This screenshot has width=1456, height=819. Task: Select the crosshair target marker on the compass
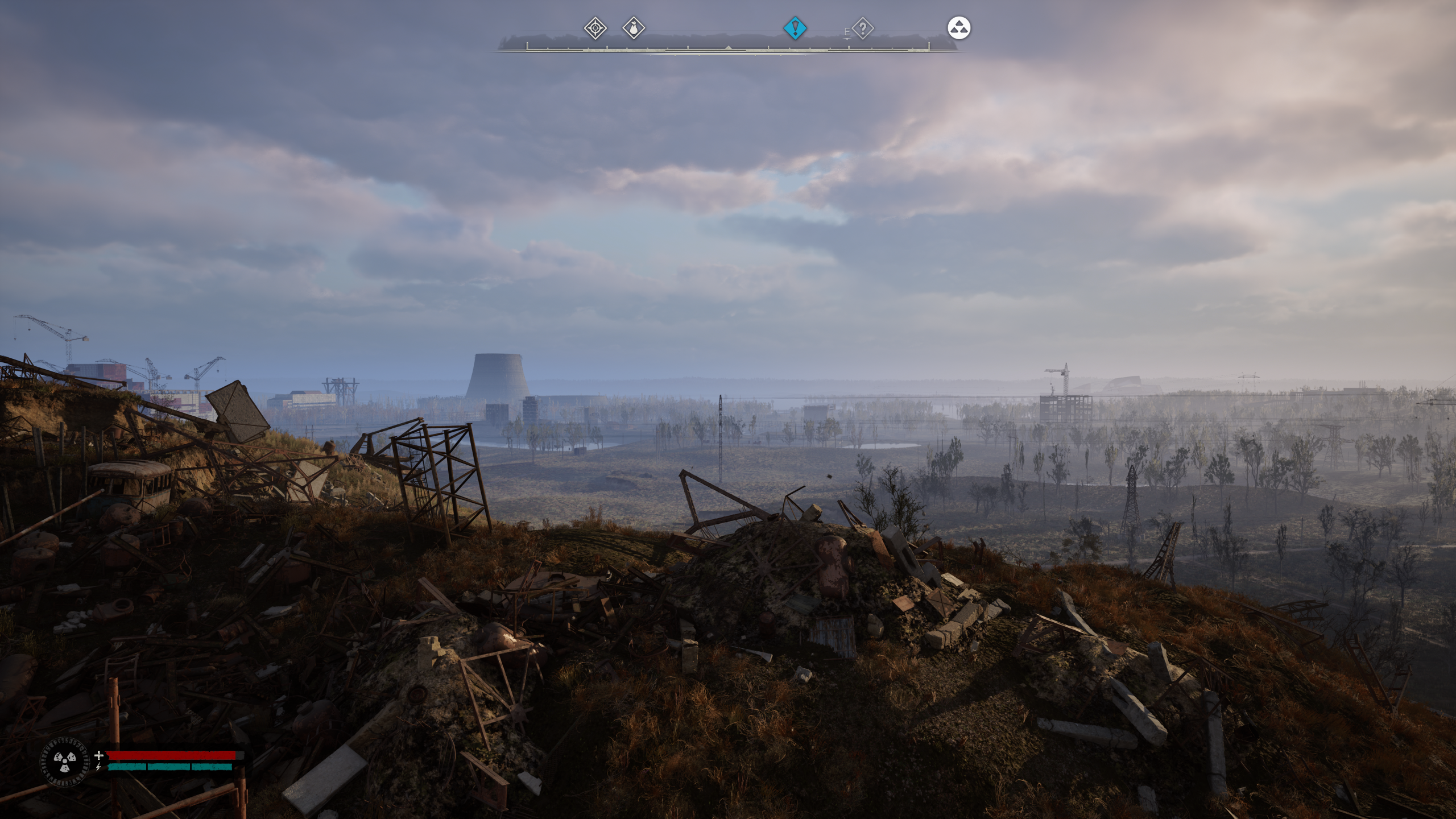click(x=595, y=28)
